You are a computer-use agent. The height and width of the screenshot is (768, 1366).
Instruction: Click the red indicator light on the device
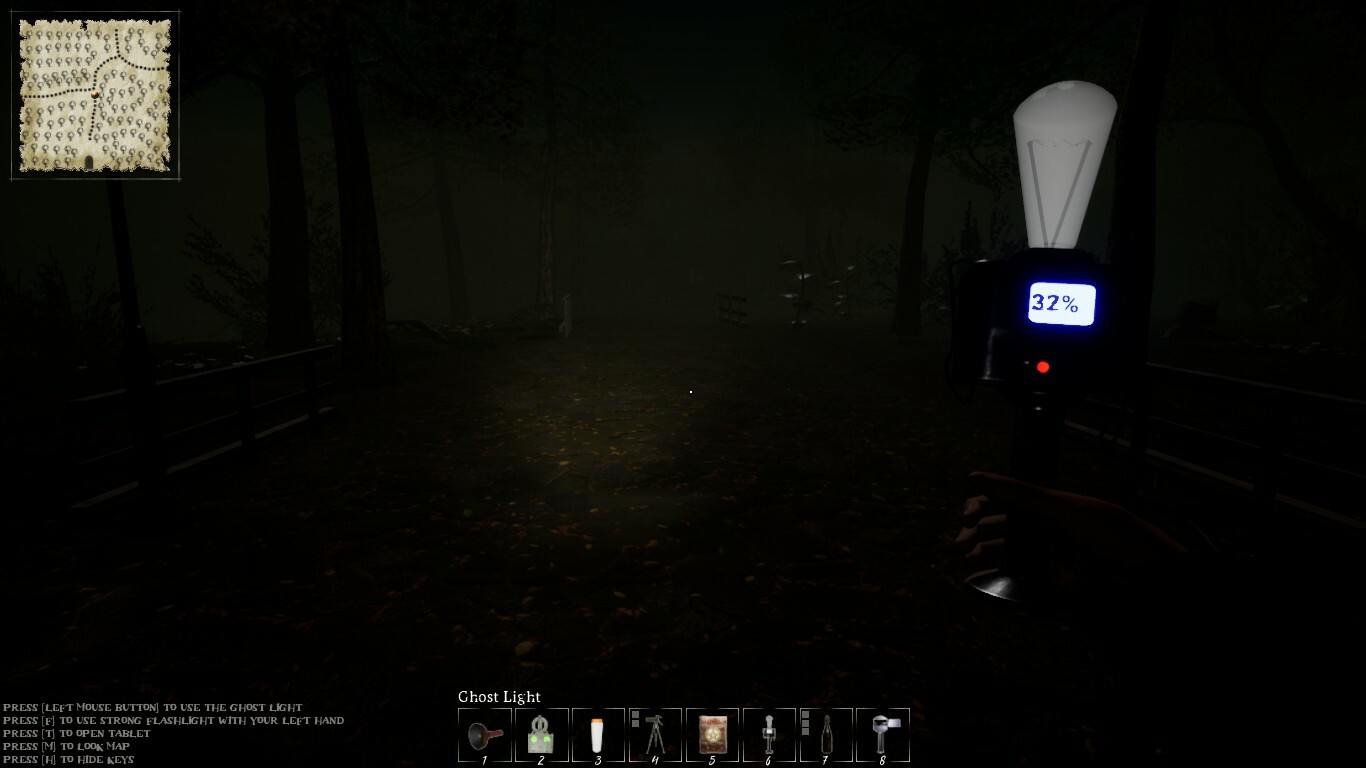[x=1043, y=366]
